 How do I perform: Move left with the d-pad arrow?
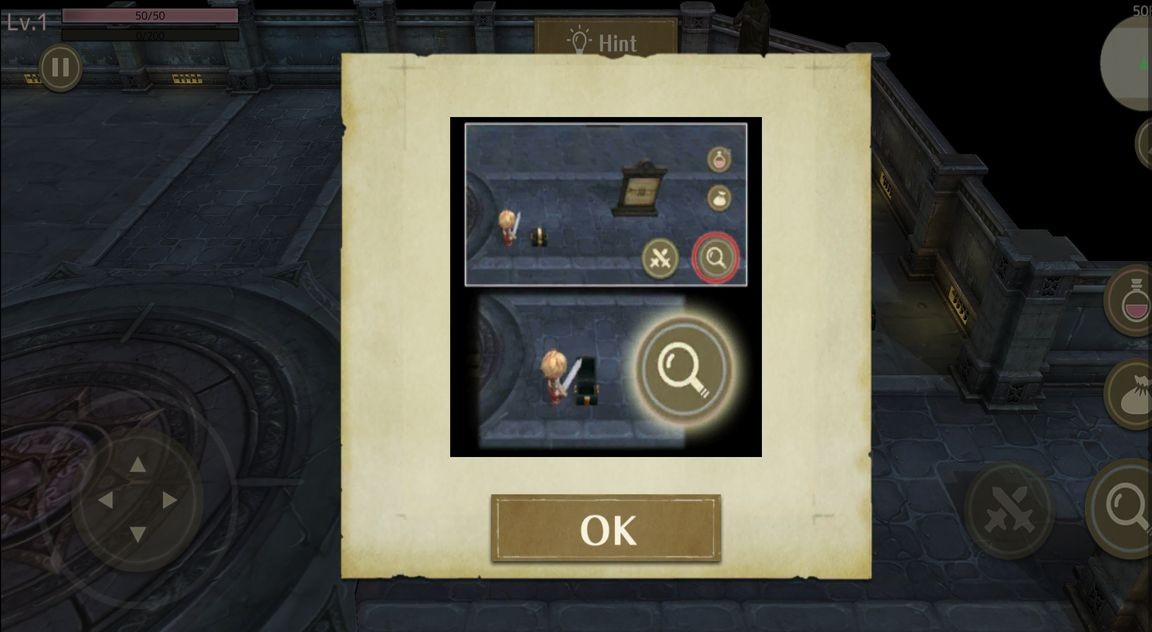click(x=105, y=499)
